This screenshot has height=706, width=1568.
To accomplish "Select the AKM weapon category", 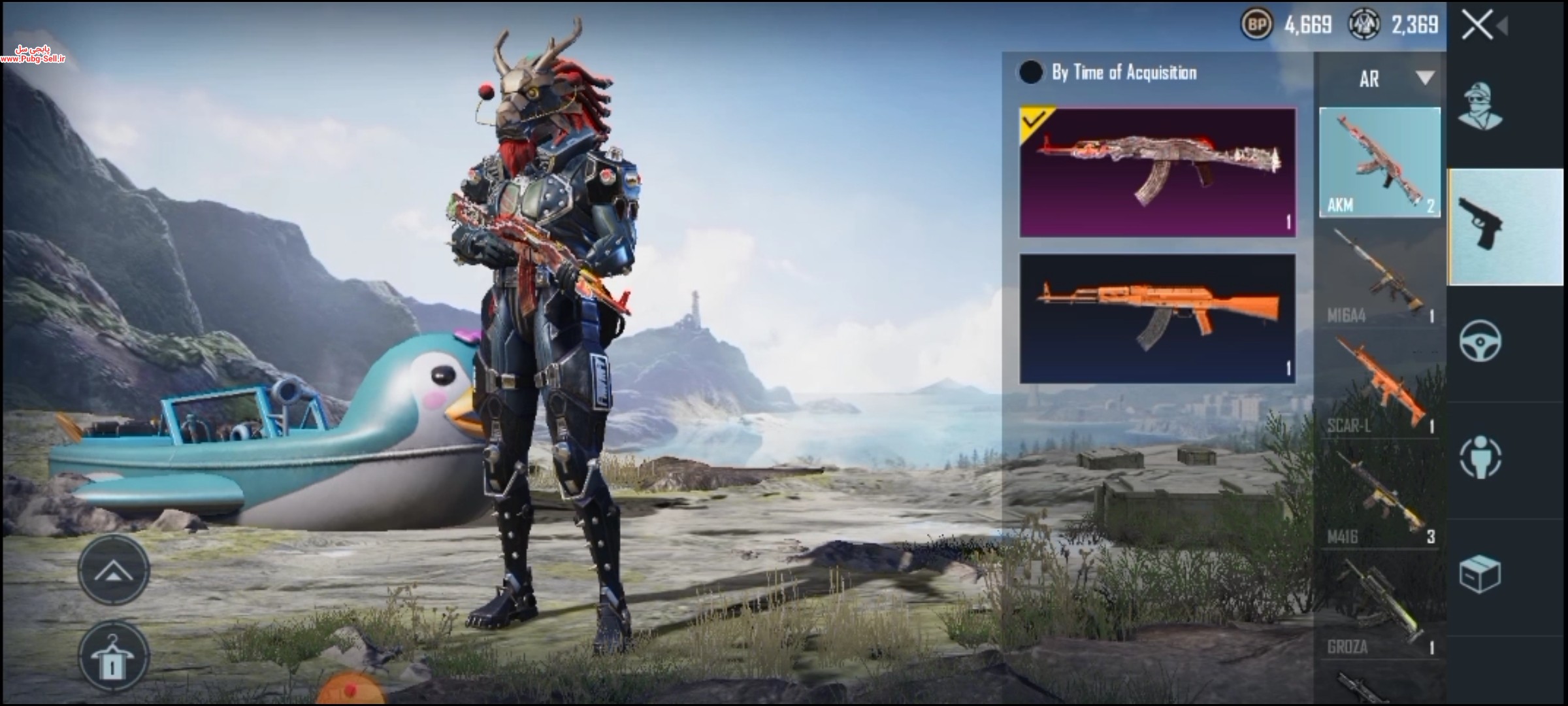I will 1380,162.
